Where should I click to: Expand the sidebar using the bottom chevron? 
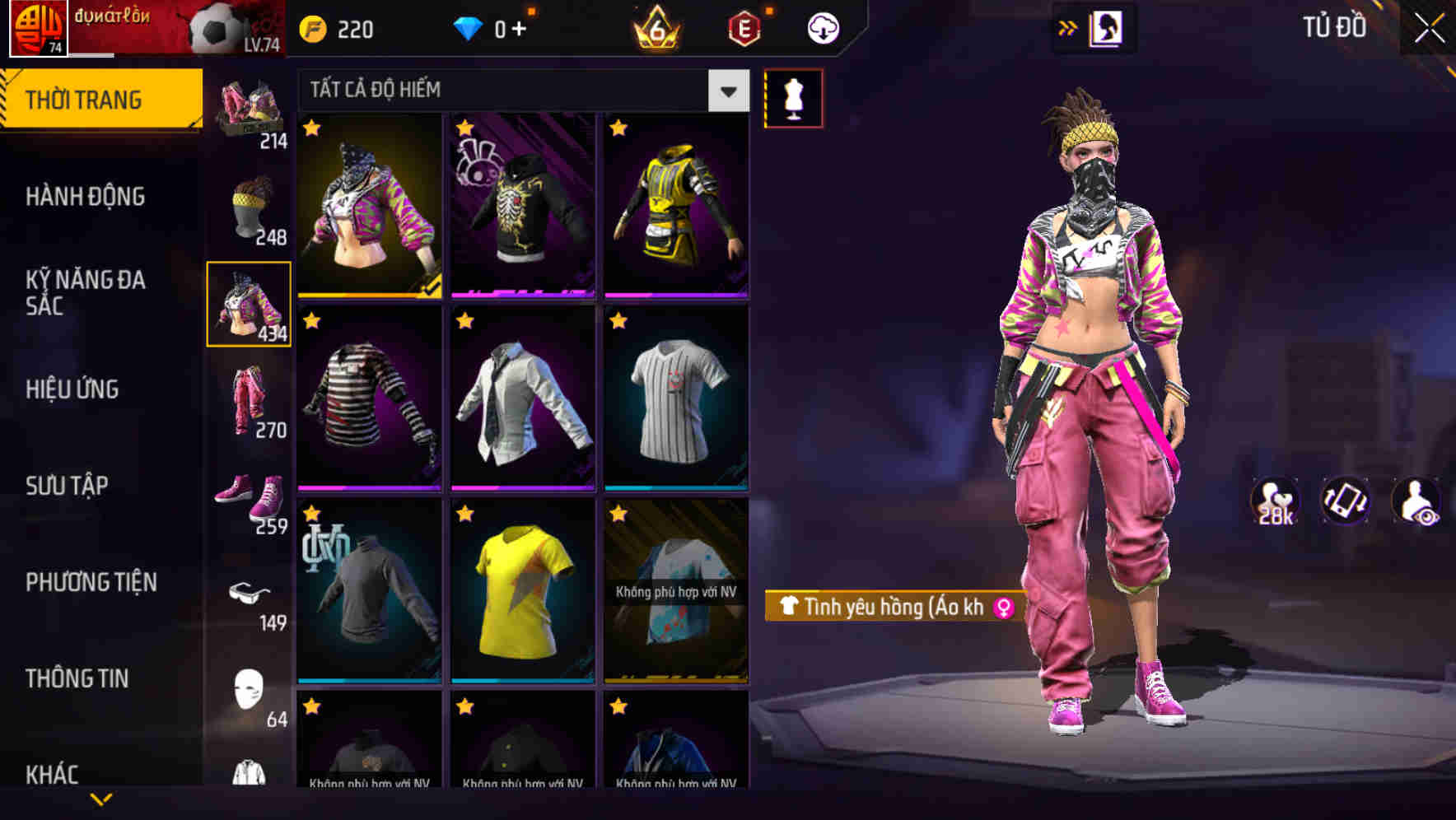coord(101,799)
